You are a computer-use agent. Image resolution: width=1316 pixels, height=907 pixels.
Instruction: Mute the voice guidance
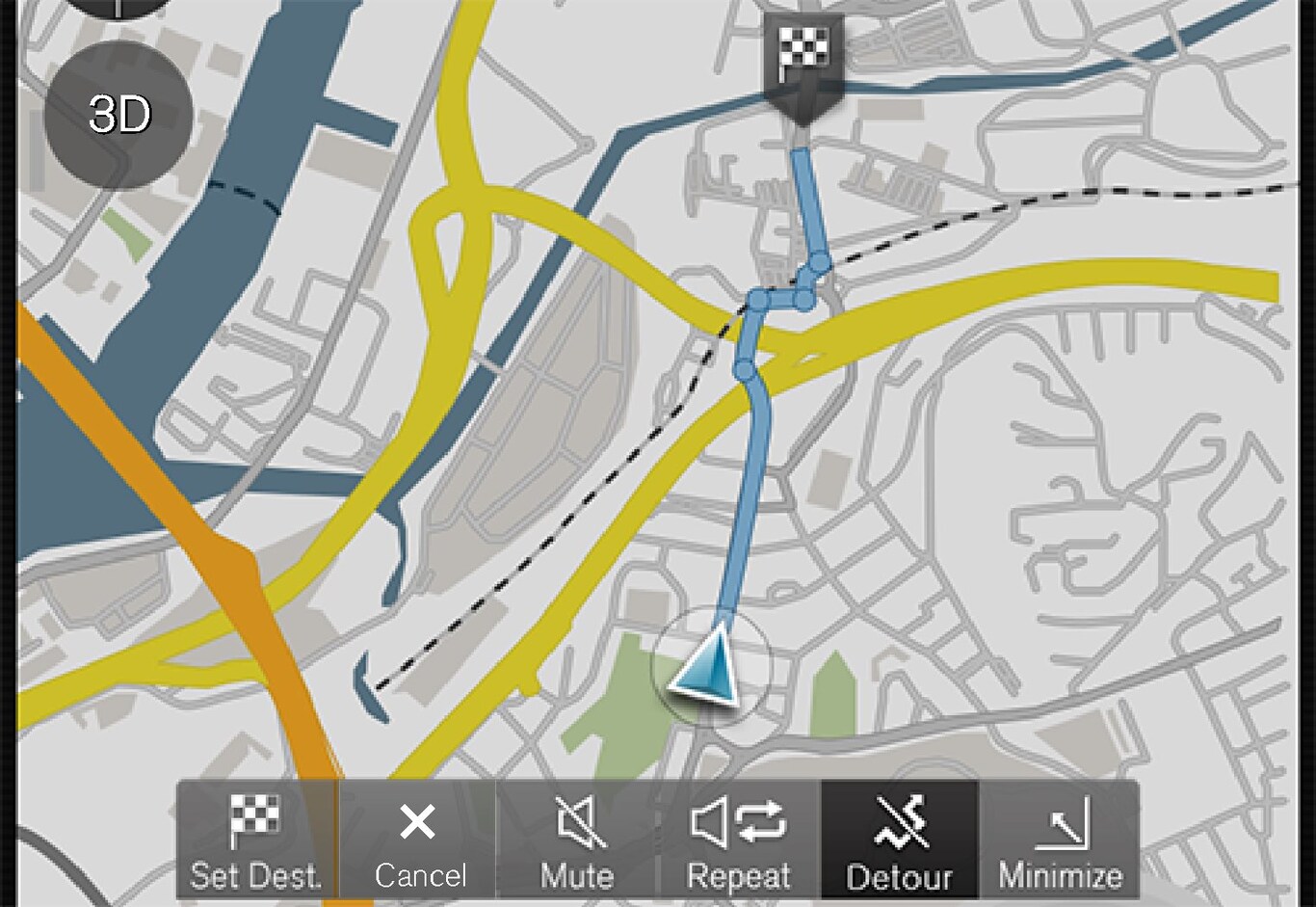[x=577, y=840]
